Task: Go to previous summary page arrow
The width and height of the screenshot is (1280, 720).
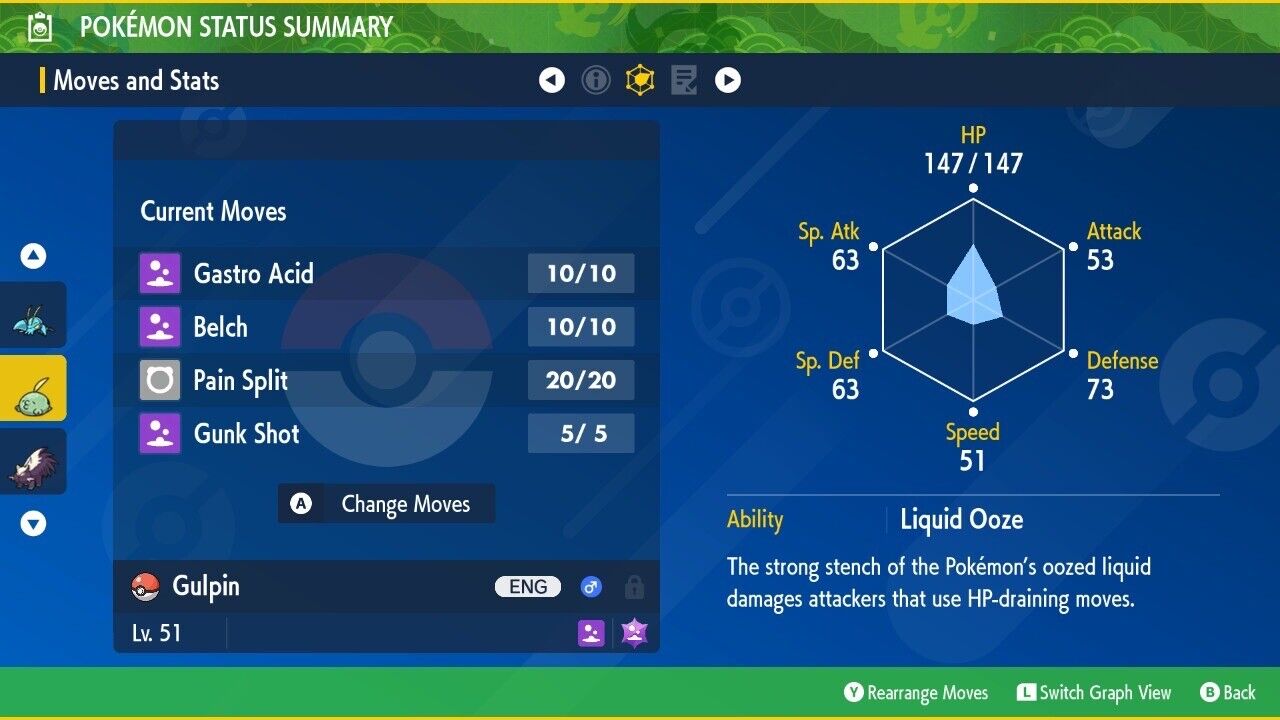Action: (552, 80)
